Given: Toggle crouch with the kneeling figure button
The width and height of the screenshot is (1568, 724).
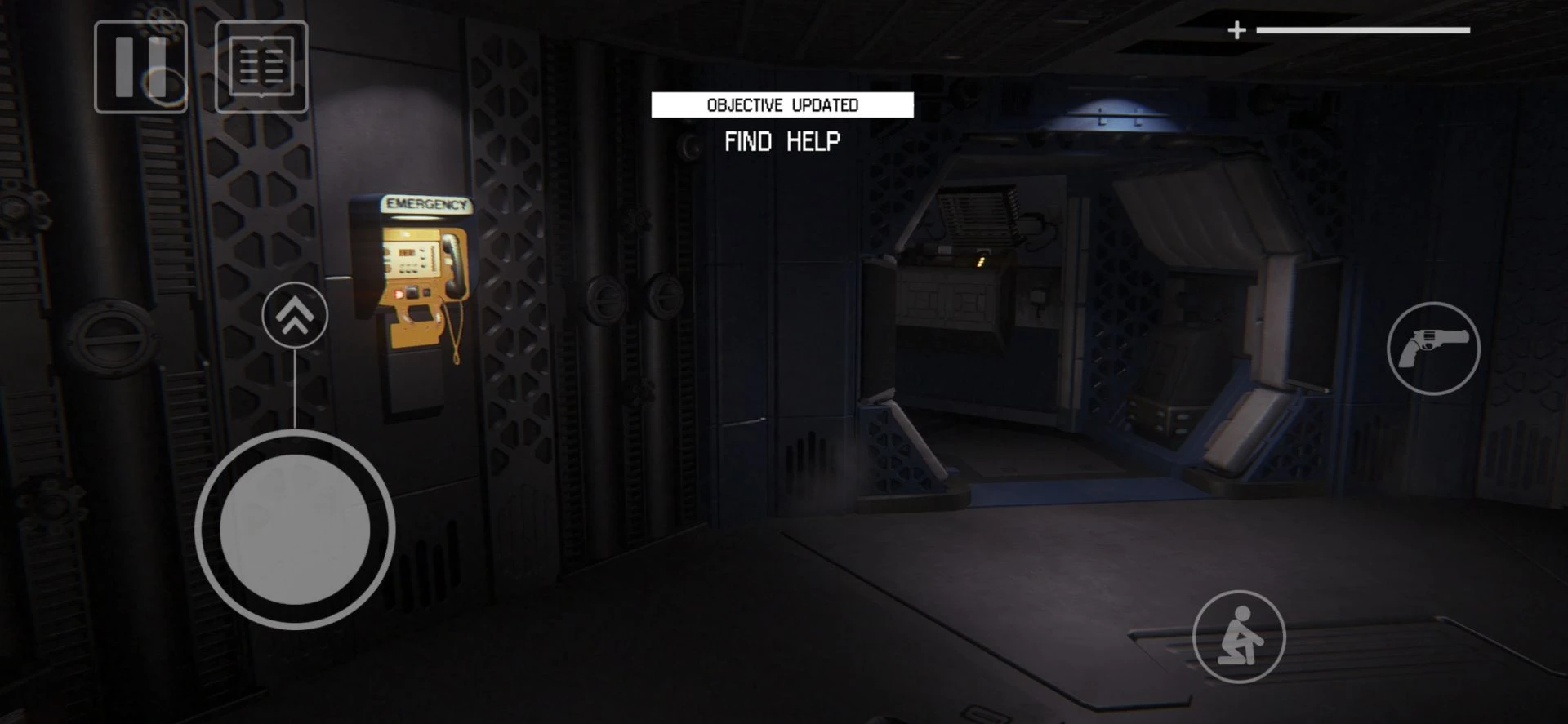Looking at the screenshot, I should click(1239, 636).
